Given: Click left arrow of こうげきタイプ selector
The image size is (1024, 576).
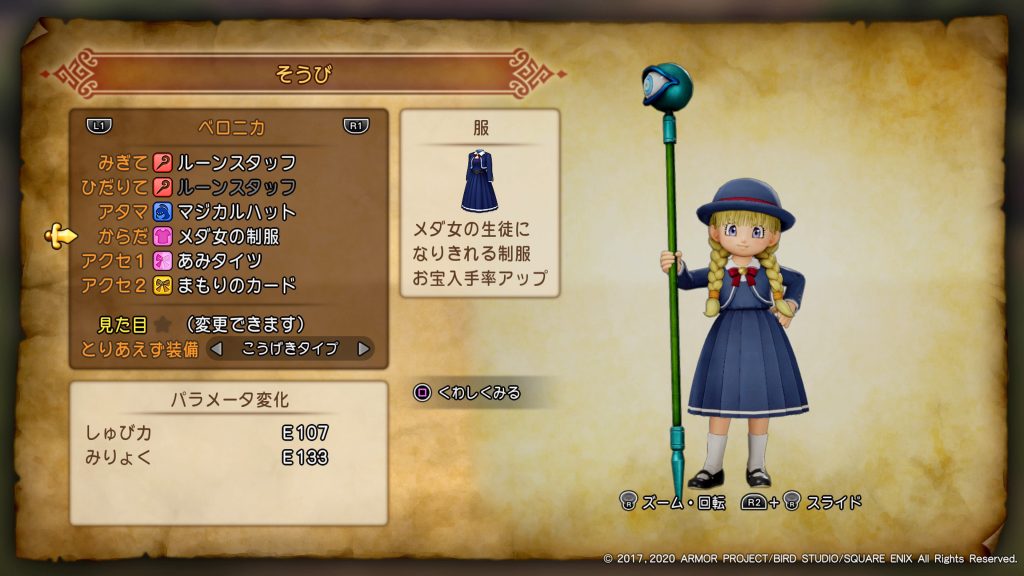Looking at the screenshot, I should [x=215, y=349].
